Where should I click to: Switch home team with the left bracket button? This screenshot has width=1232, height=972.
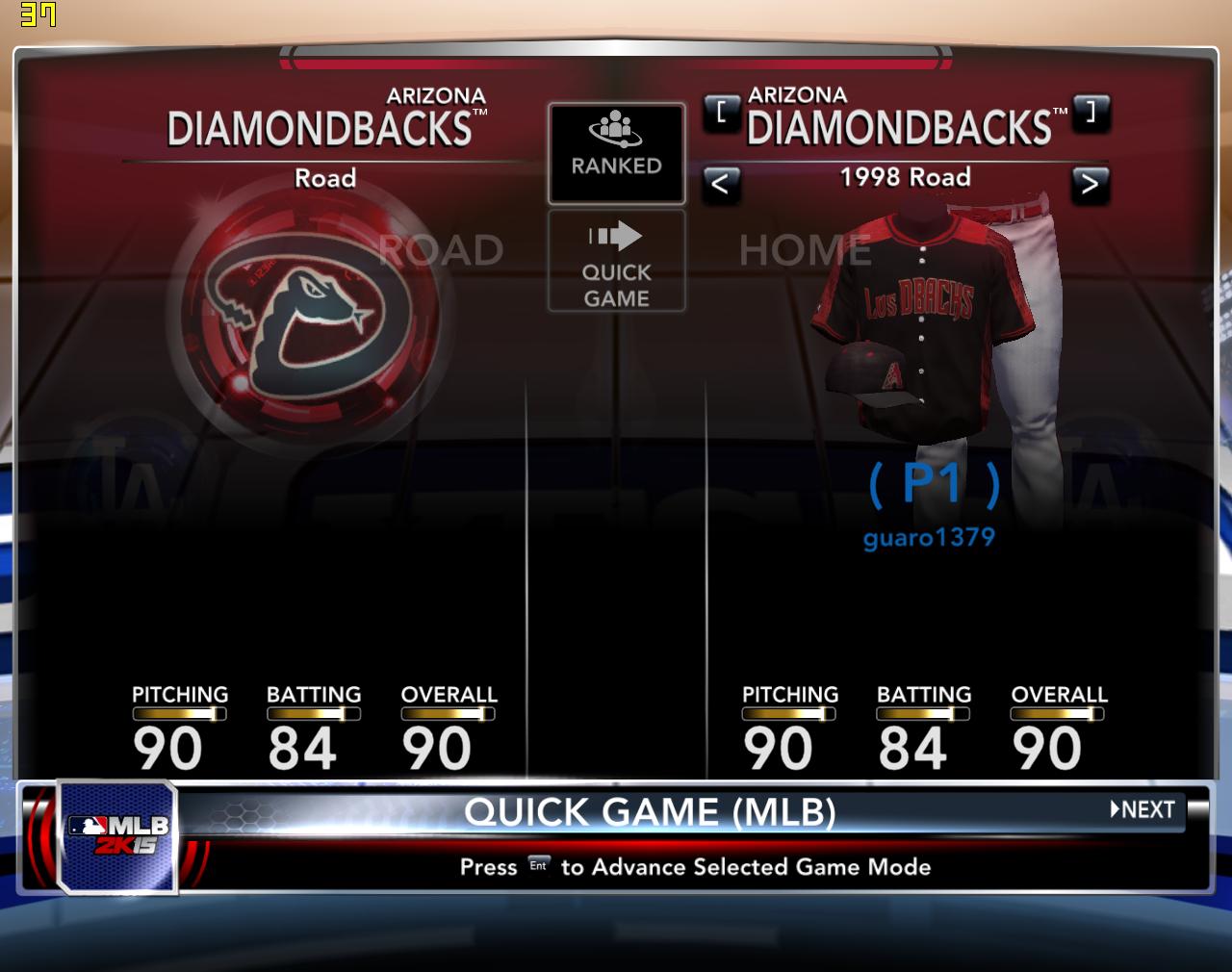pyautogui.click(x=722, y=112)
